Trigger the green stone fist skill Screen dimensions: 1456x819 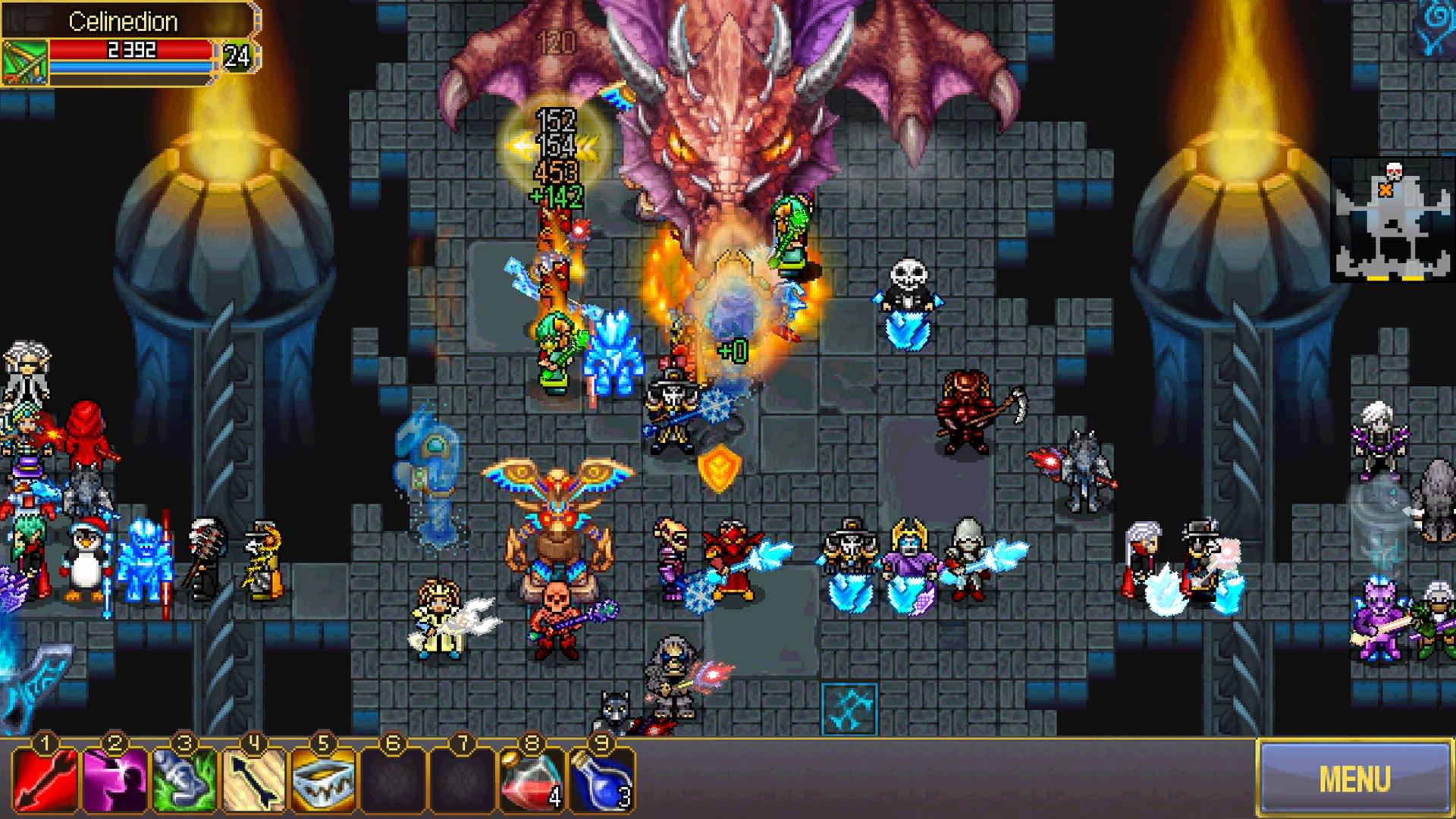click(184, 780)
